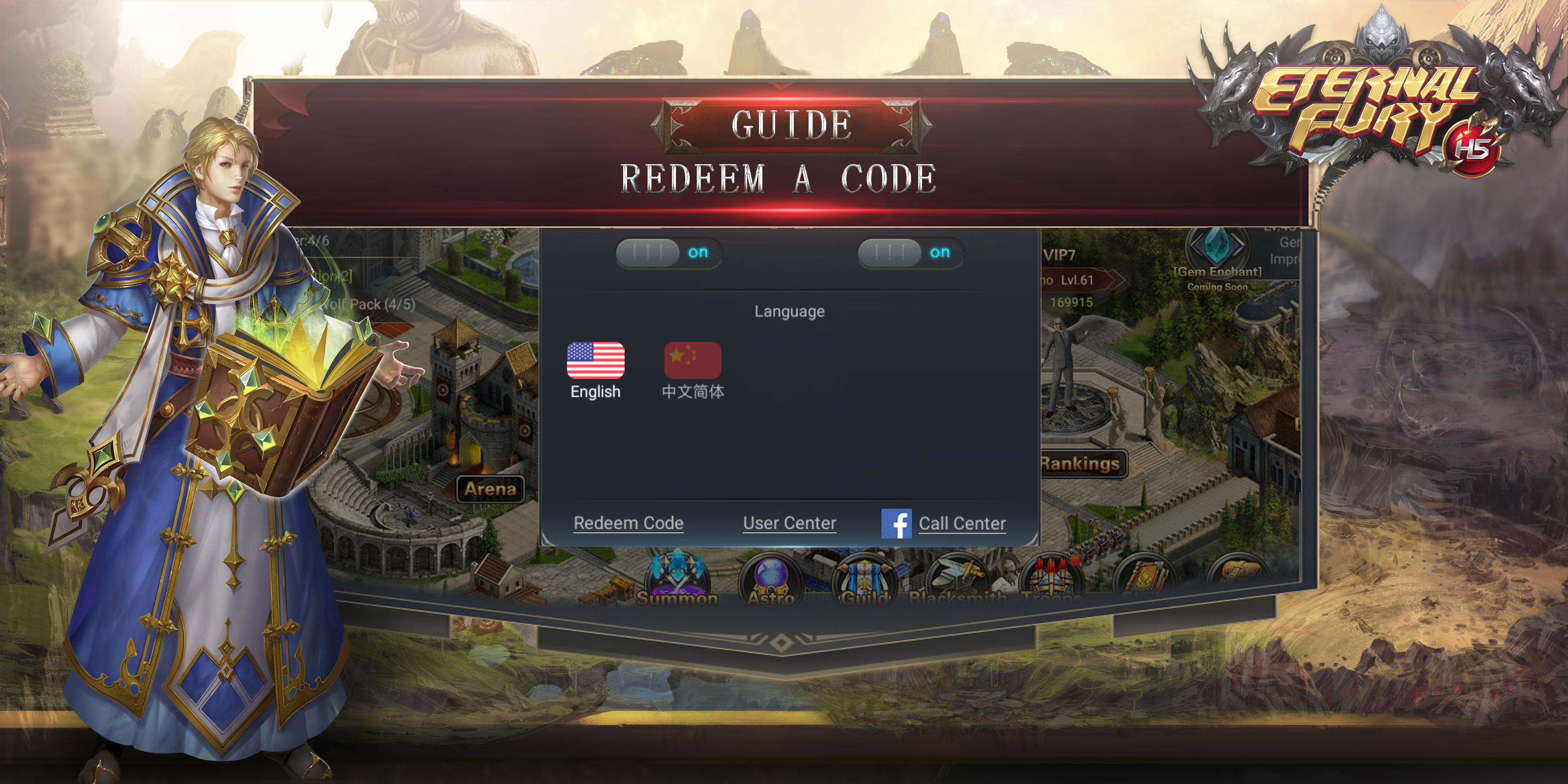Open the Rankings label
The image size is (1568, 784).
pos(1080,464)
